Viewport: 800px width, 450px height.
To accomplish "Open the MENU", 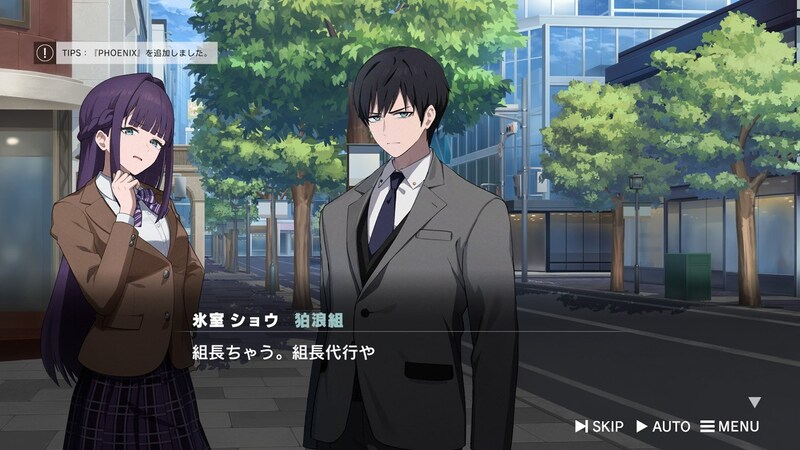I will (x=730, y=427).
